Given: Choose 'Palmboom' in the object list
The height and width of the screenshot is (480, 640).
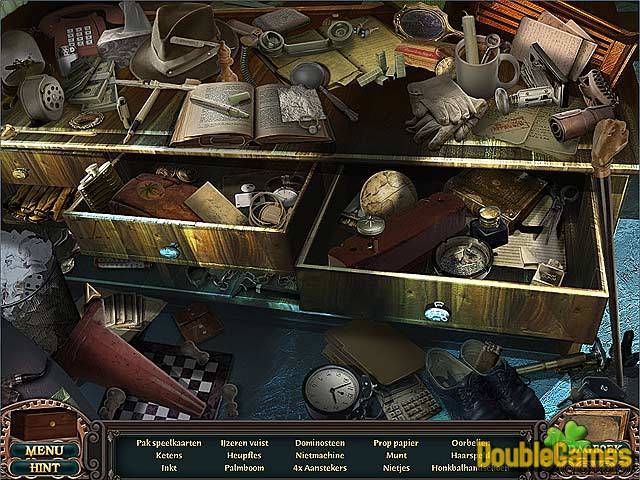Looking at the screenshot, I should click(246, 466).
